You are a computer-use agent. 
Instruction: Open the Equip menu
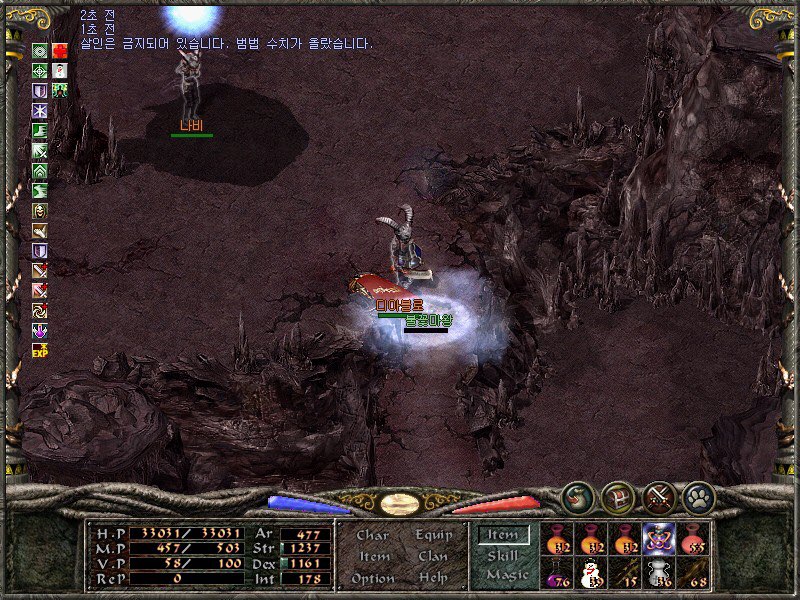[x=432, y=536]
